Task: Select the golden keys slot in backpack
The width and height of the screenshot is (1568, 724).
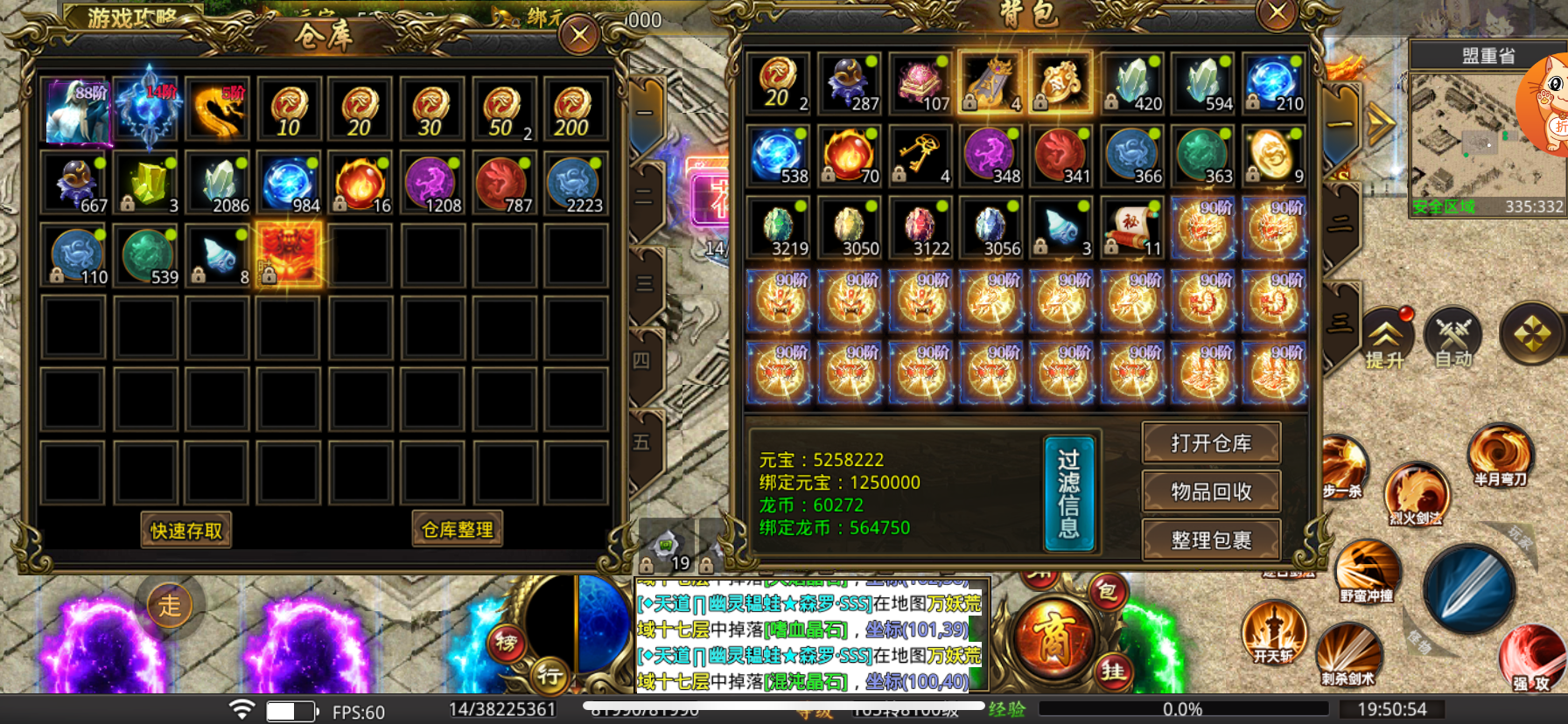Action: pyautogui.click(x=920, y=157)
